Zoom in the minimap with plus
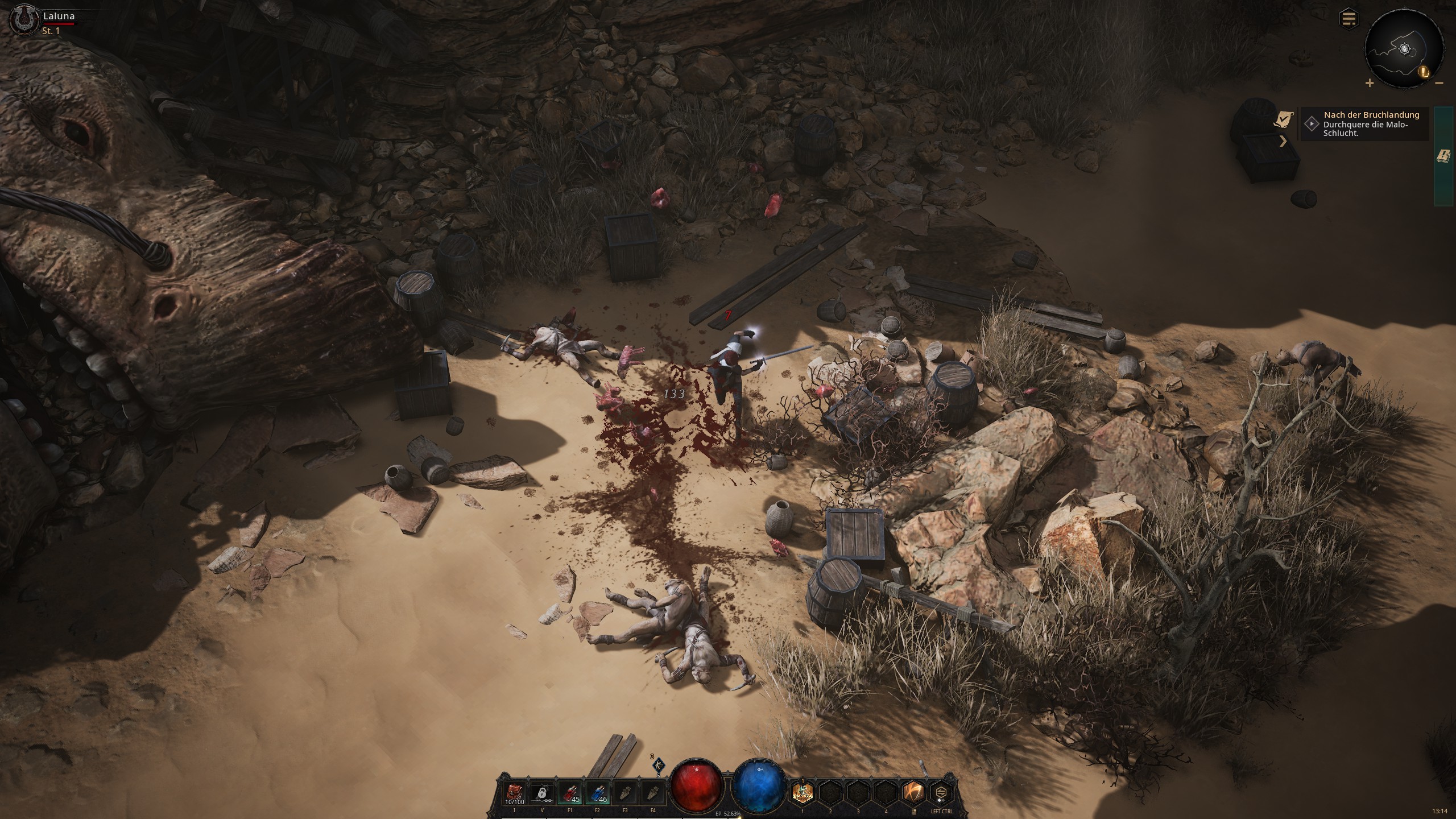 [x=1370, y=84]
